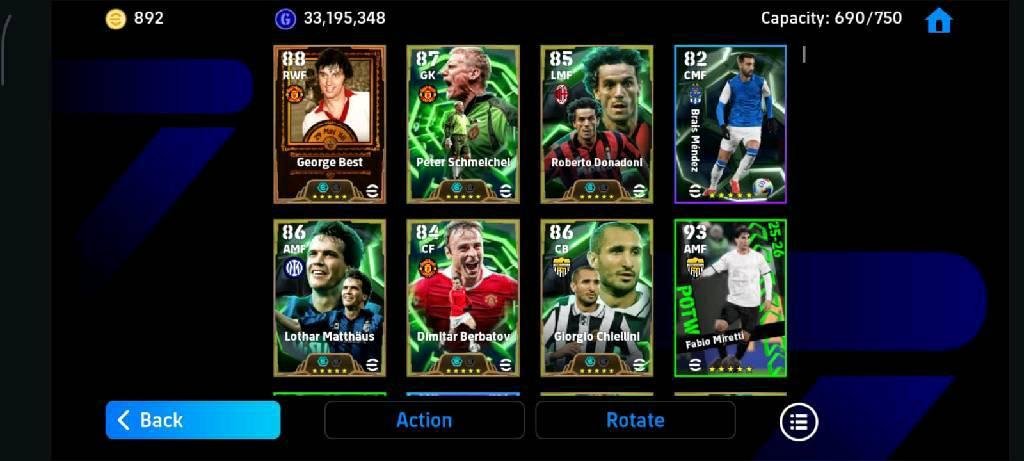Pick the Roberto Donadoni card
Image resolution: width=1024 pixels, height=461 pixels.
click(x=597, y=124)
